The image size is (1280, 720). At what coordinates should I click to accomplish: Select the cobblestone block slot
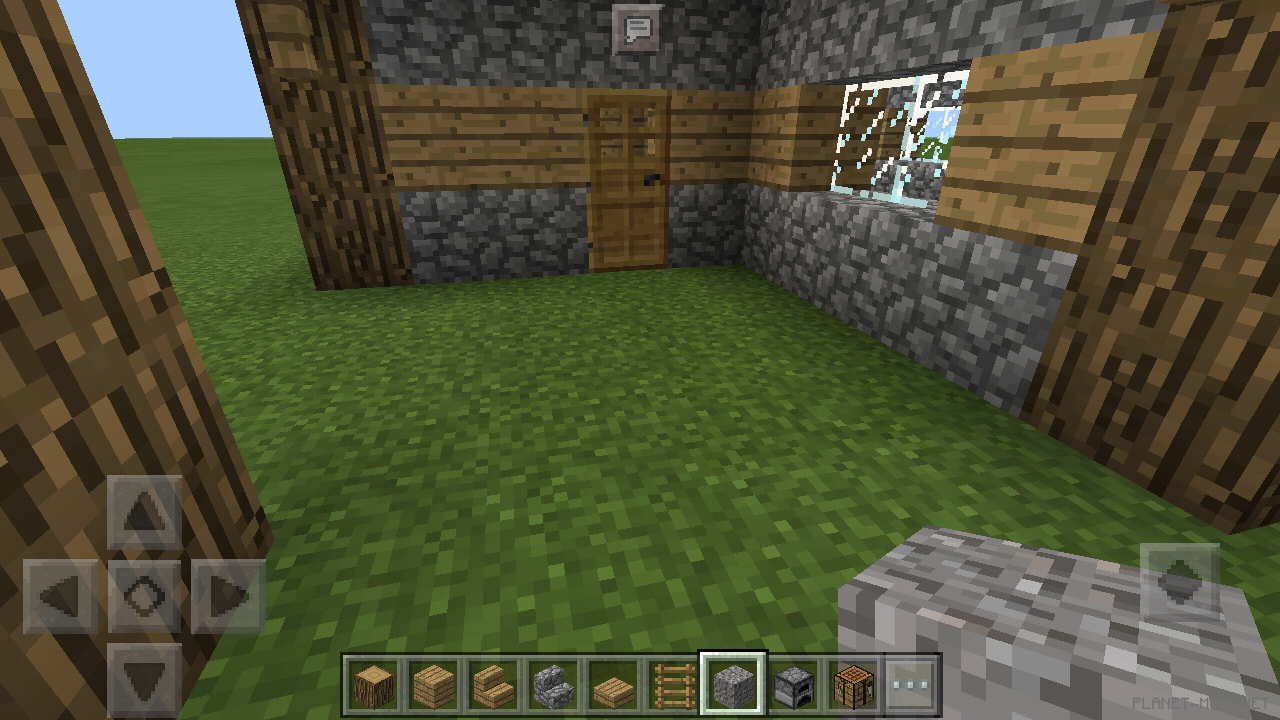[733, 686]
